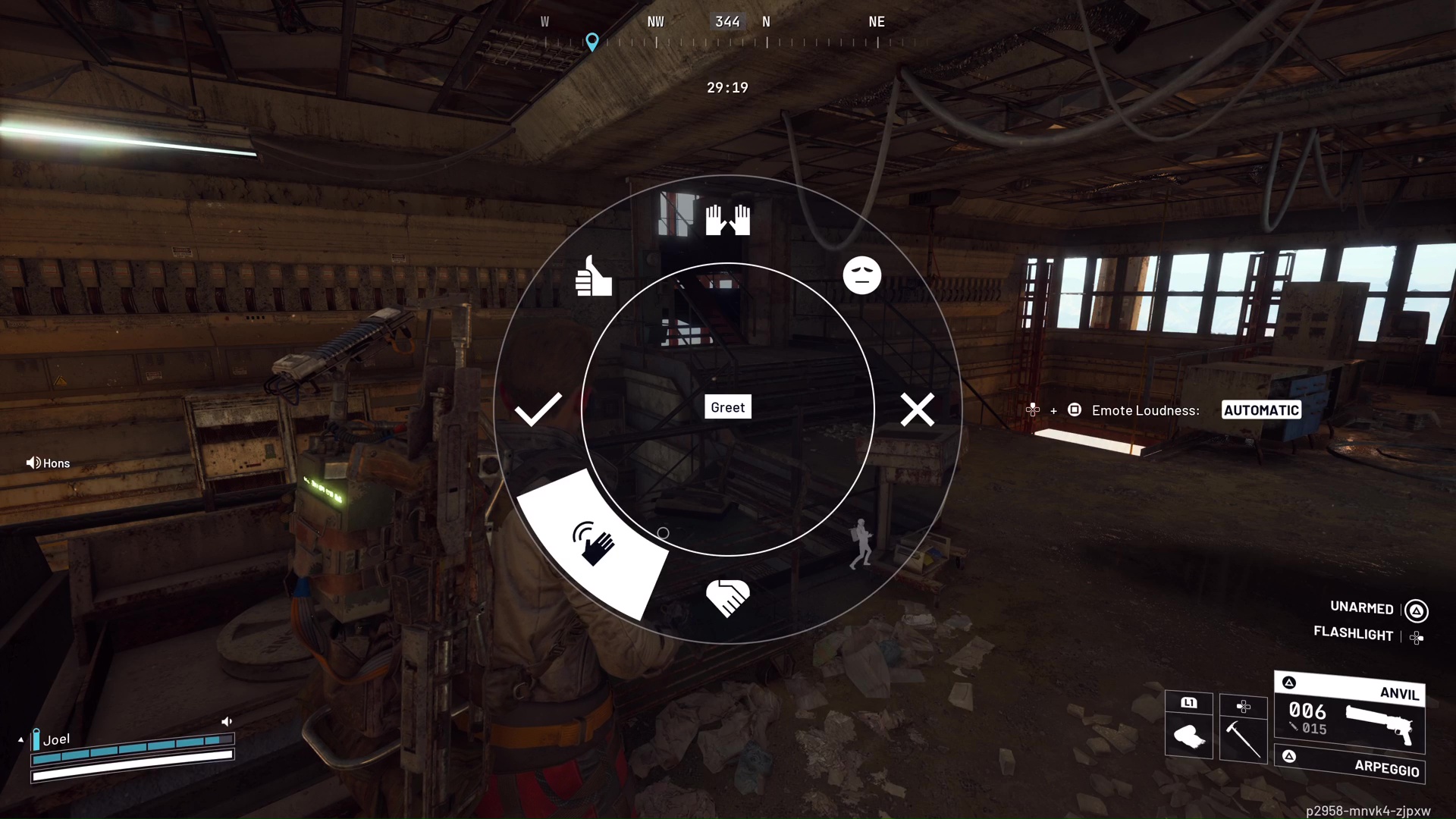This screenshot has width=1456, height=819.
Task: Open the Emote Loudness Automatic selector
Action: pos(1261,409)
